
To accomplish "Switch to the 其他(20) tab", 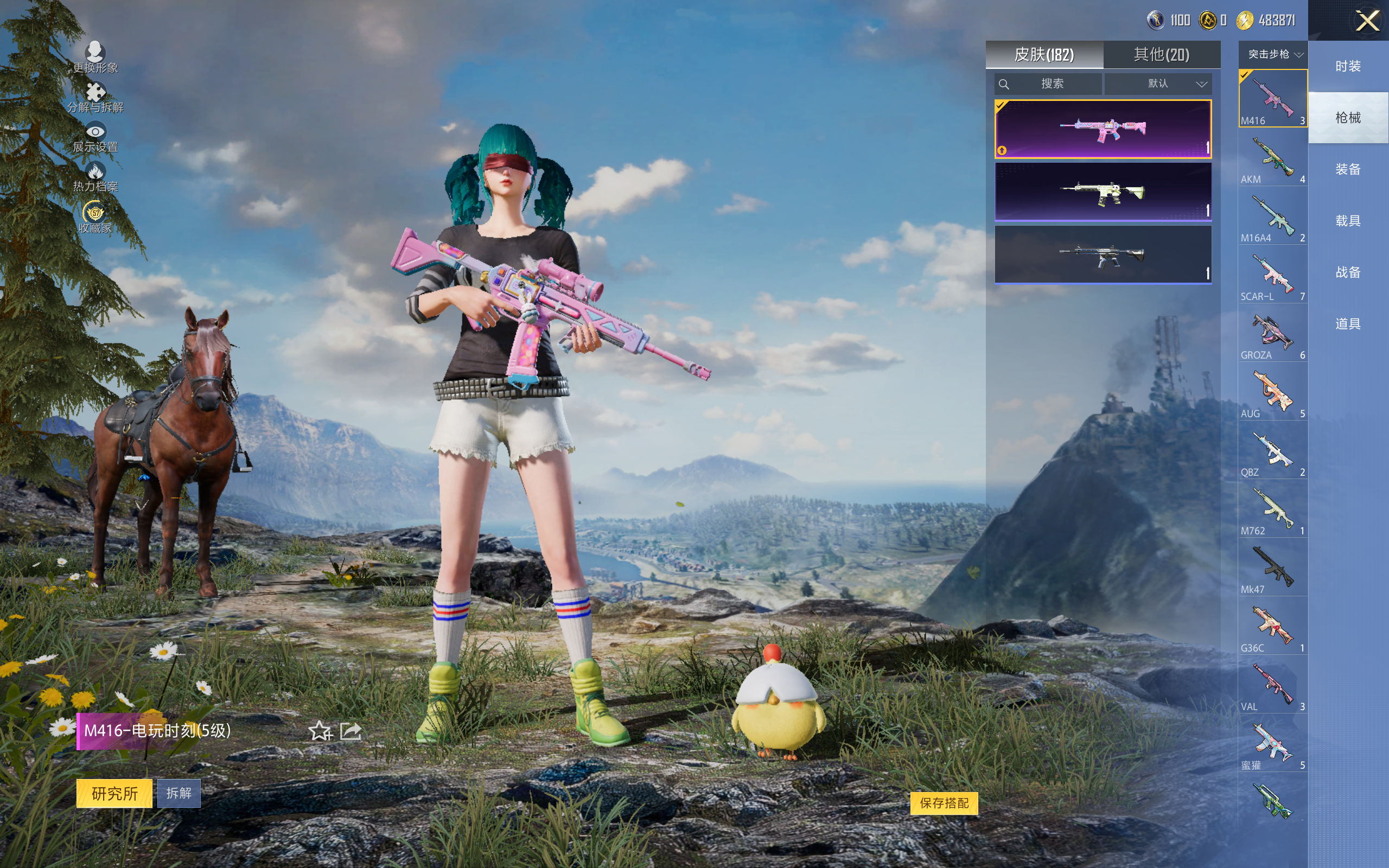I will (x=1161, y=55).
